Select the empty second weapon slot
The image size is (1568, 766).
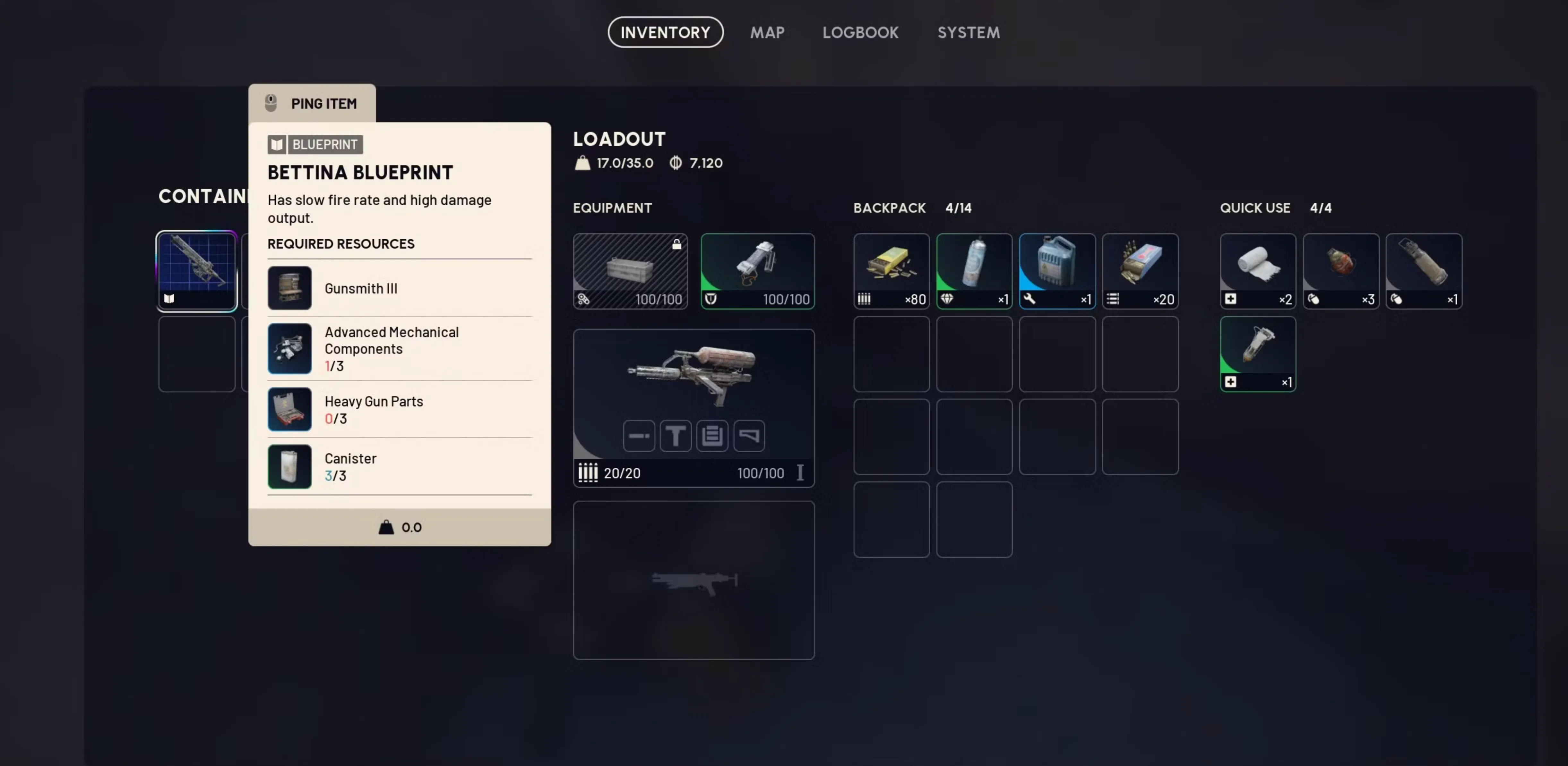tap(693, 579)
